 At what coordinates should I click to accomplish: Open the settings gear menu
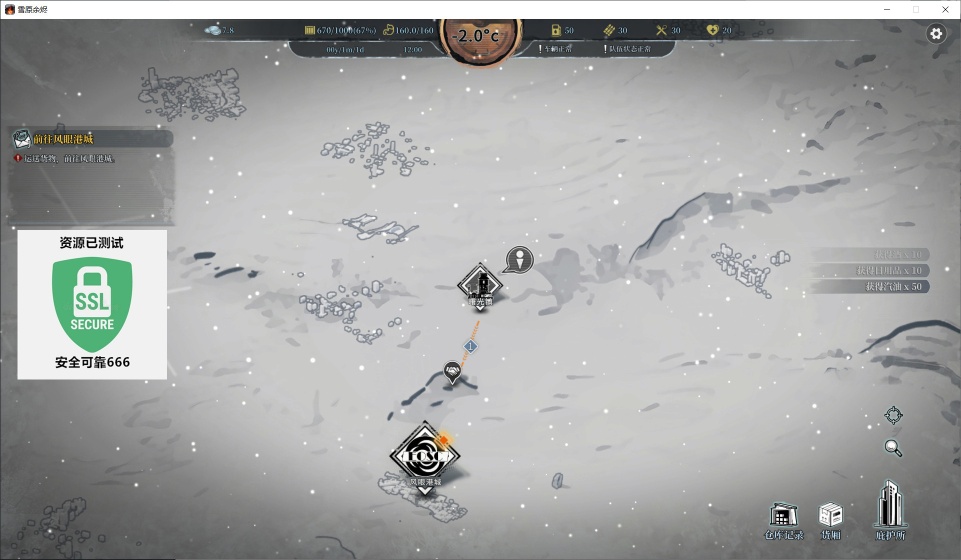pyautogui.click(x=936, y=34)
